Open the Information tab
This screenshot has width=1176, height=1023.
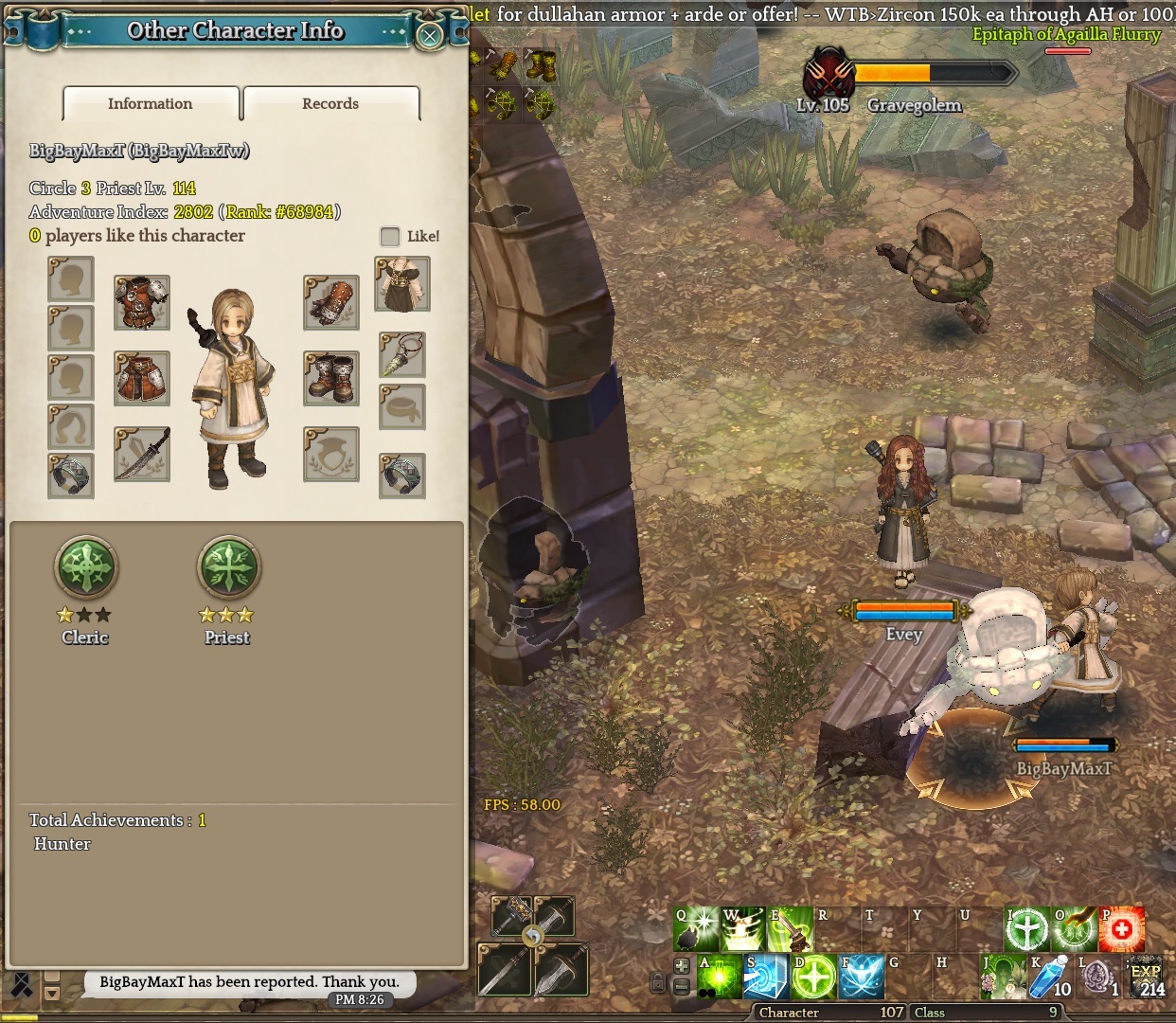pyautogui.click(x=151, y=104)
